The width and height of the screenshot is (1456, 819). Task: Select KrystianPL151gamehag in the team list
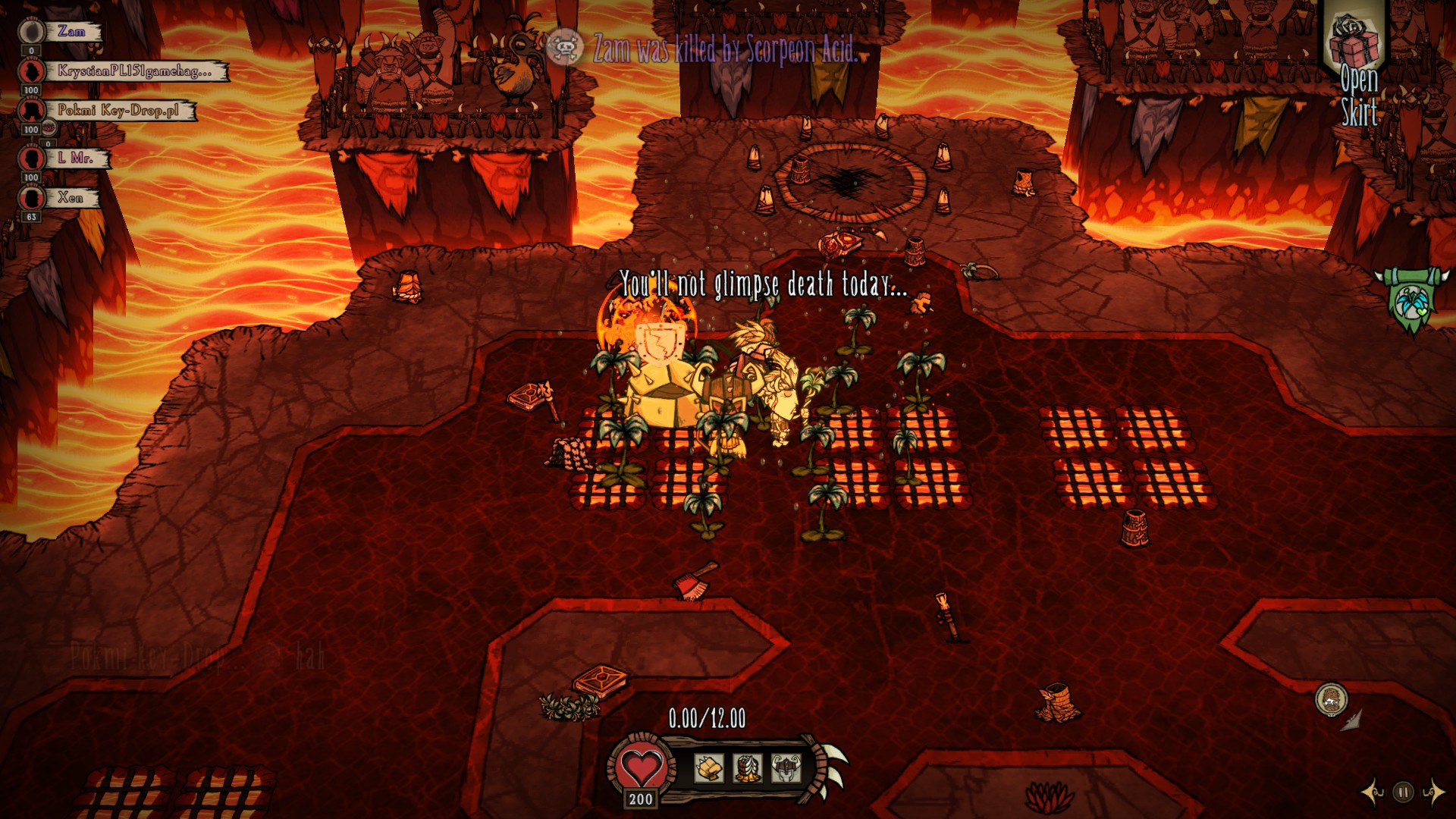point(133,71)
